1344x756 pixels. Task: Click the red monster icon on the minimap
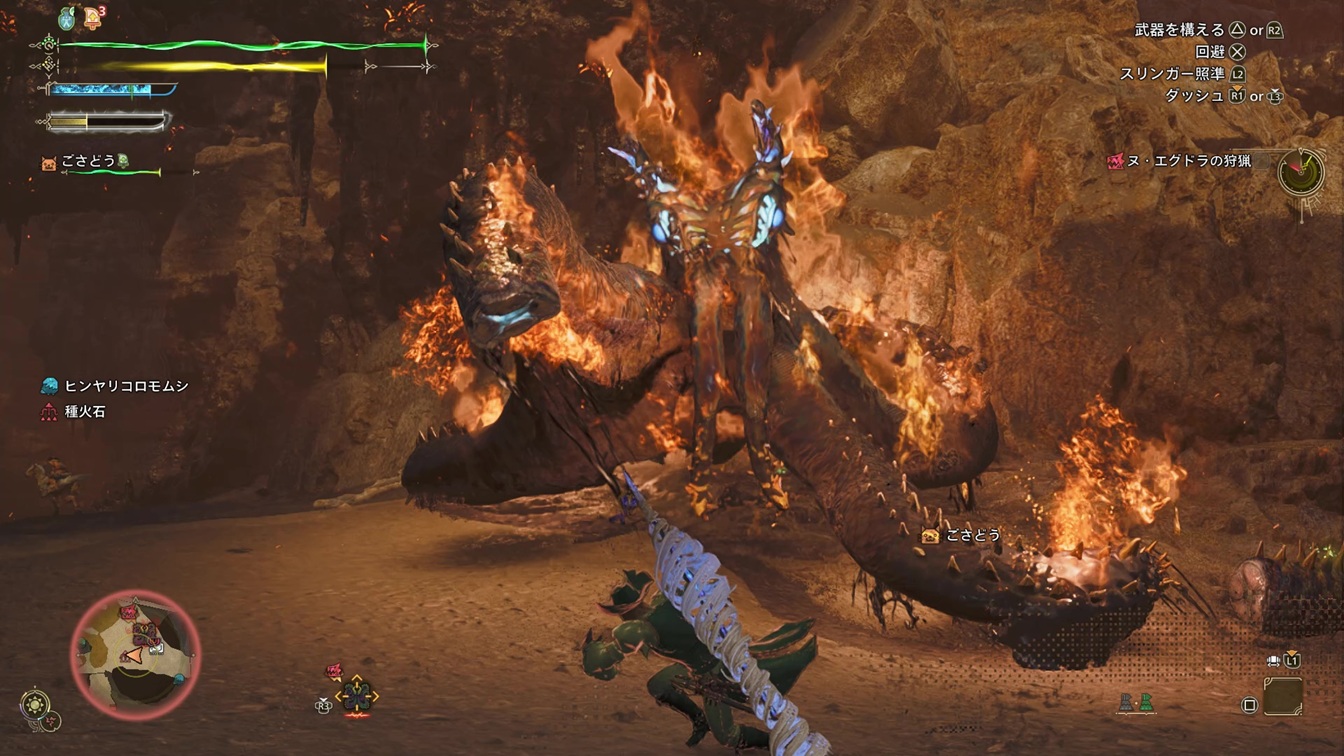(129, 610)
